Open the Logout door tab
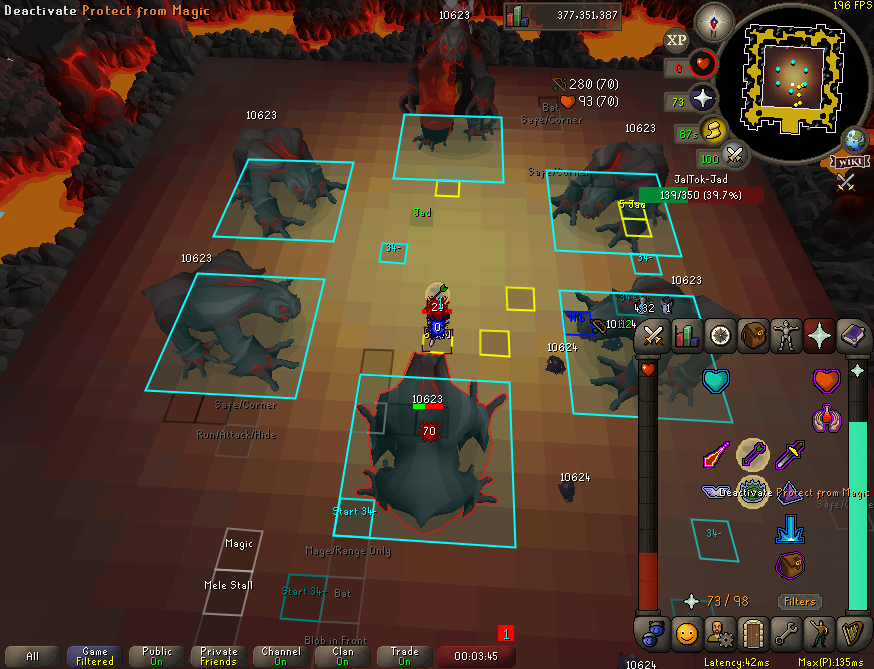 753,632
